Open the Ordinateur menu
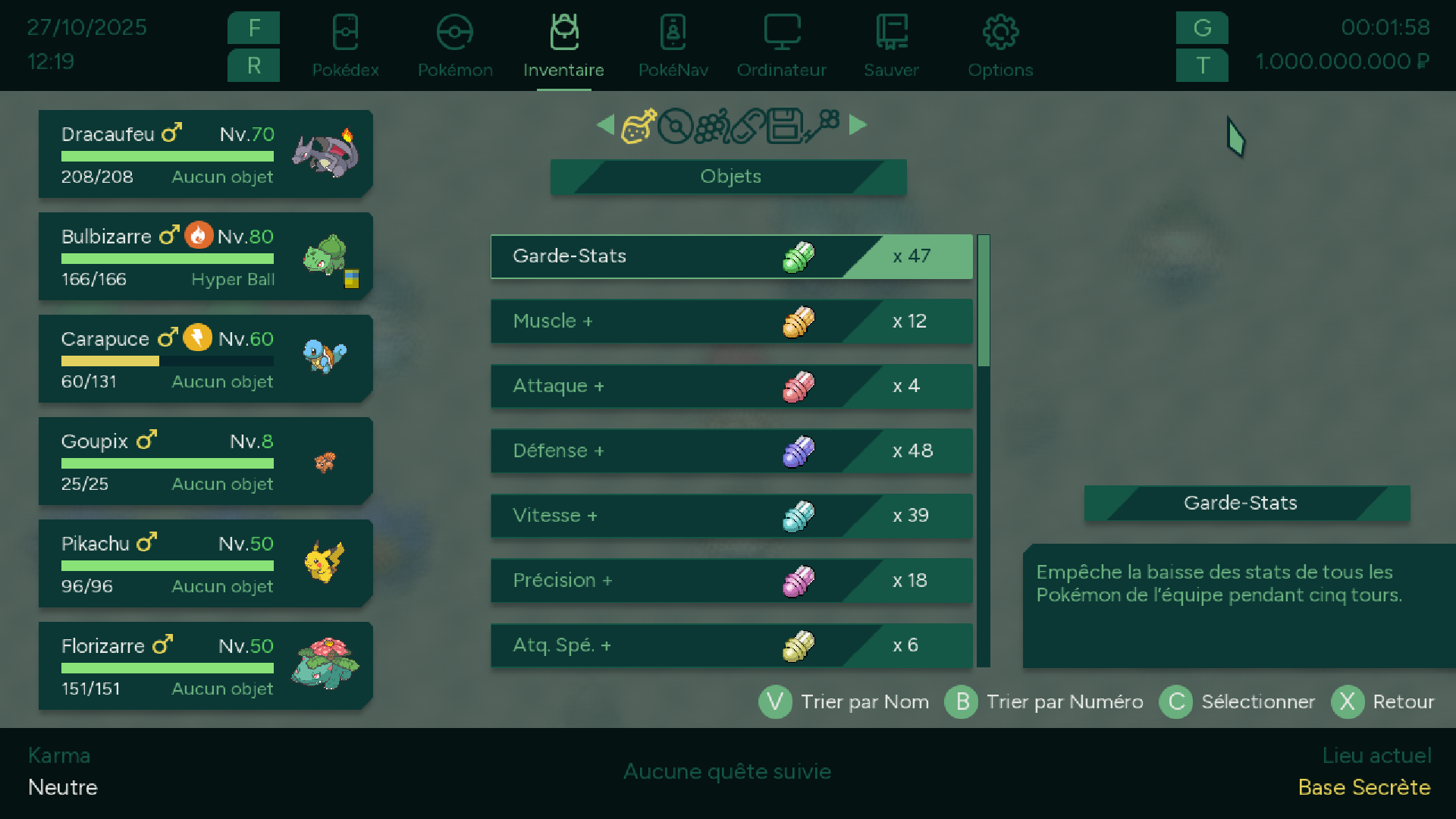 781,46
